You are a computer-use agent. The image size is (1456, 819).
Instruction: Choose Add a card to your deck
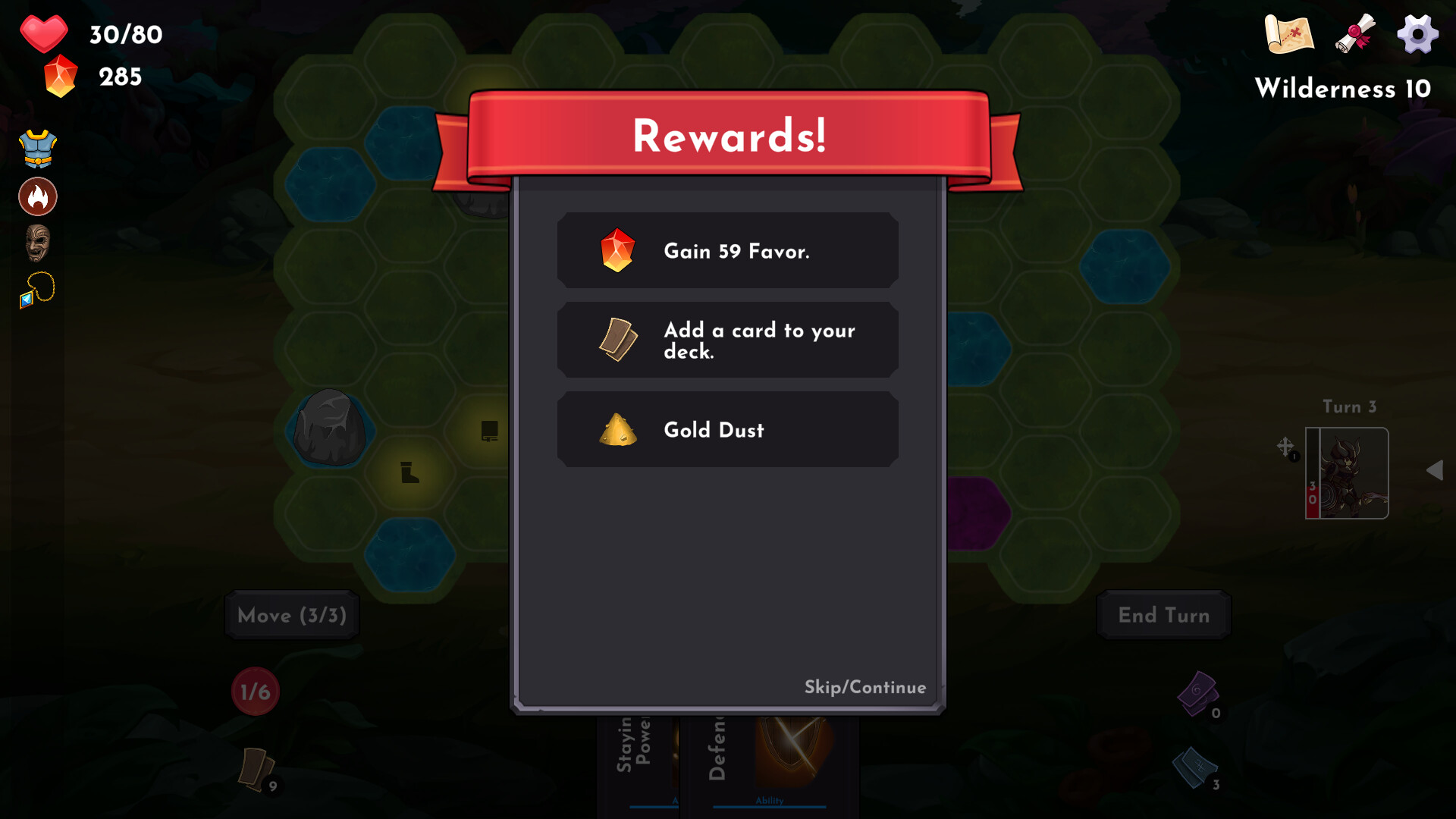(x=727, y=340)
